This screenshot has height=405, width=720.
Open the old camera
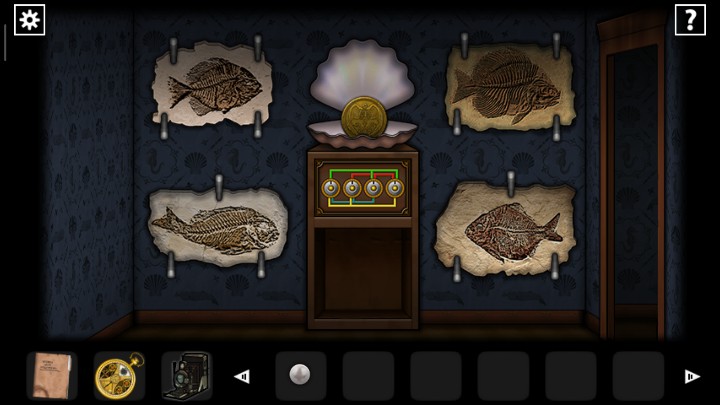tap(184, 375)
